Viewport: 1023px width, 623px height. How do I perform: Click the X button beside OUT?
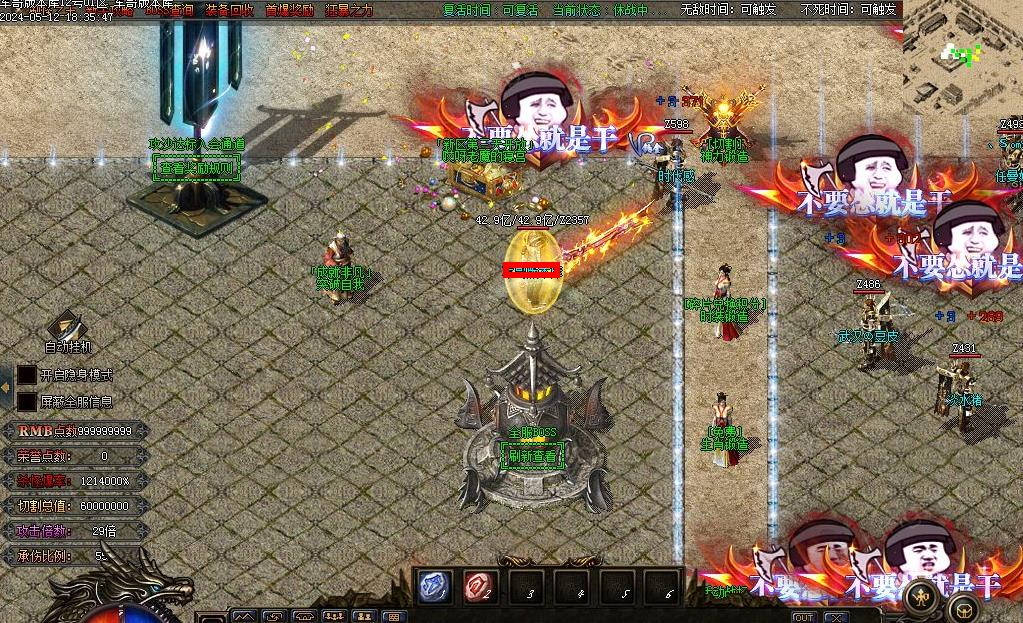point(834,617)
